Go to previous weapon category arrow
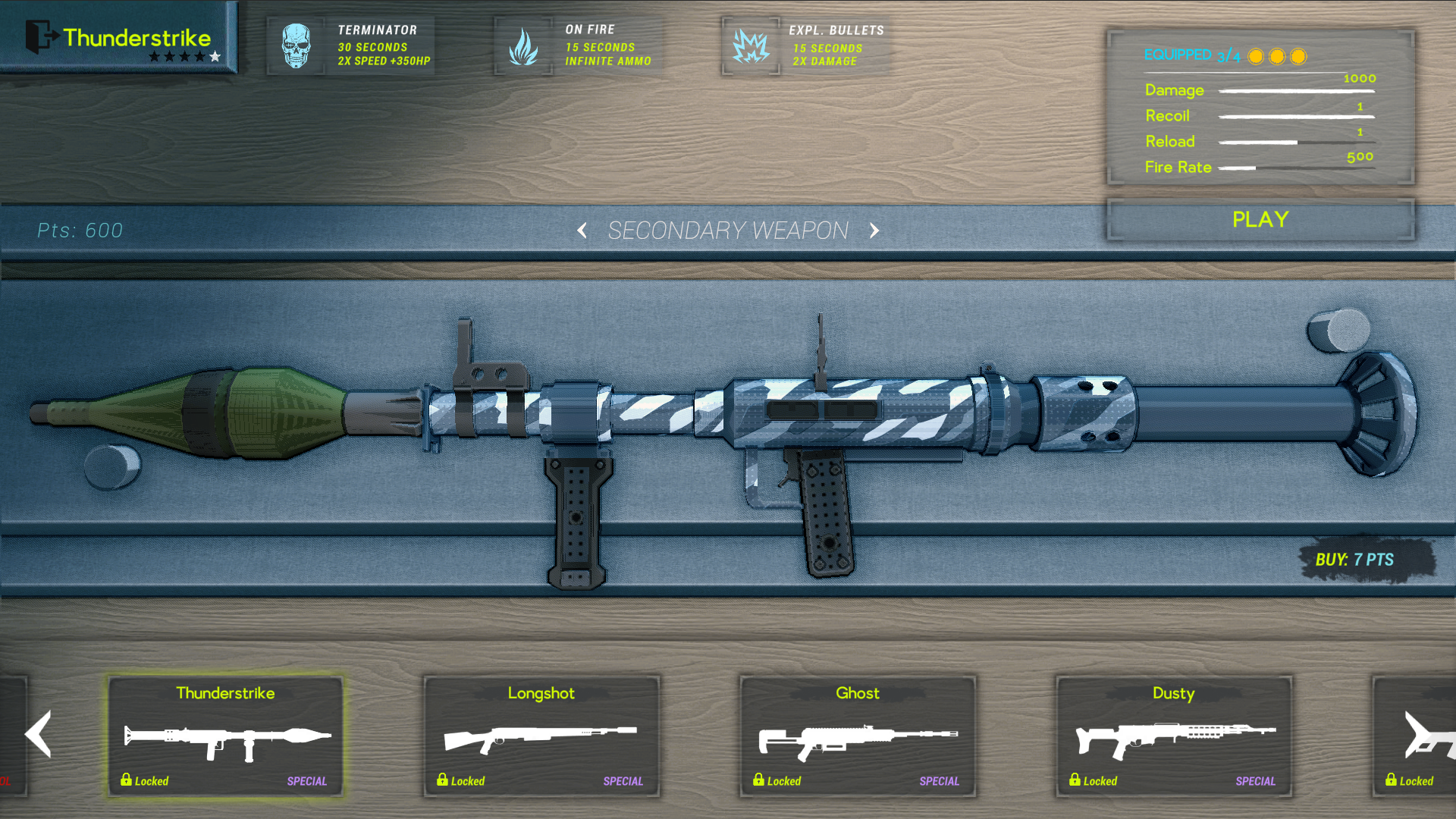The image size is (1456, 819). 582,231
